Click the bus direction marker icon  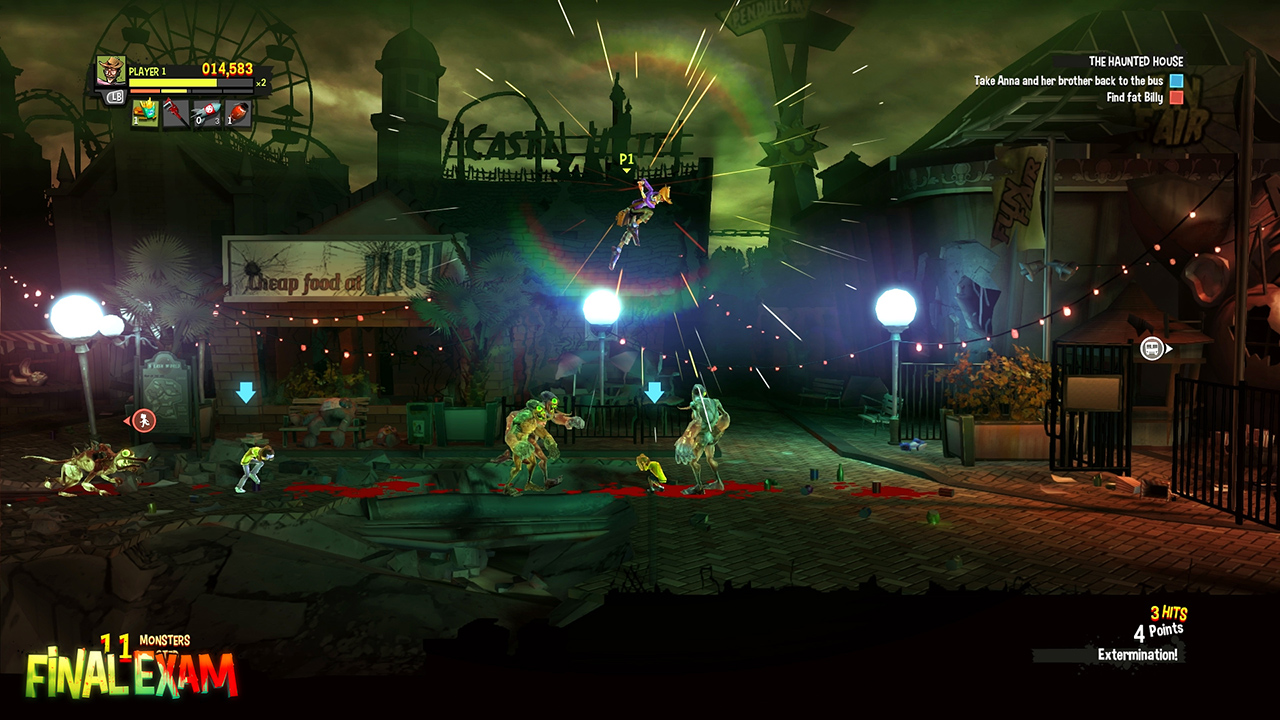click(x=1153, y=349)
